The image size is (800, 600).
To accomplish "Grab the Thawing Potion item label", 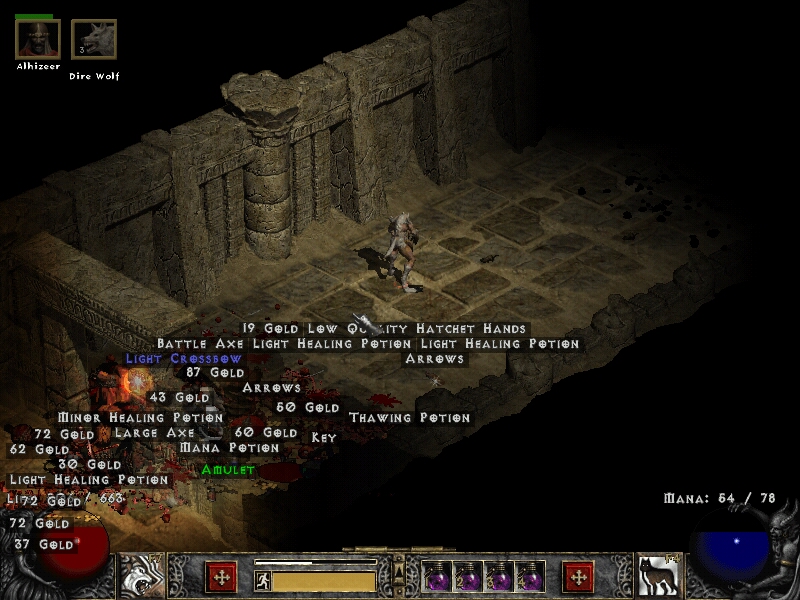I will tap(409, 417).
